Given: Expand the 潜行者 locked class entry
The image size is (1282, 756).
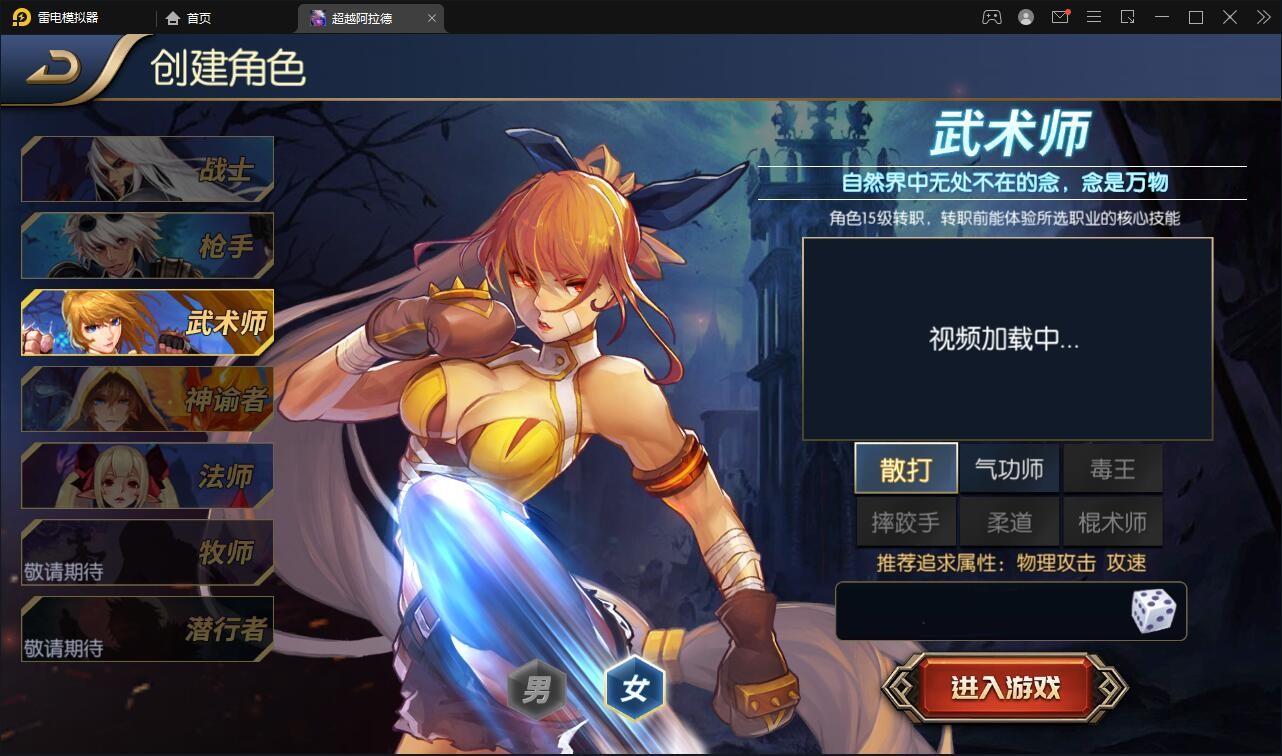Looking at the screenshot, I should [147, 628].
